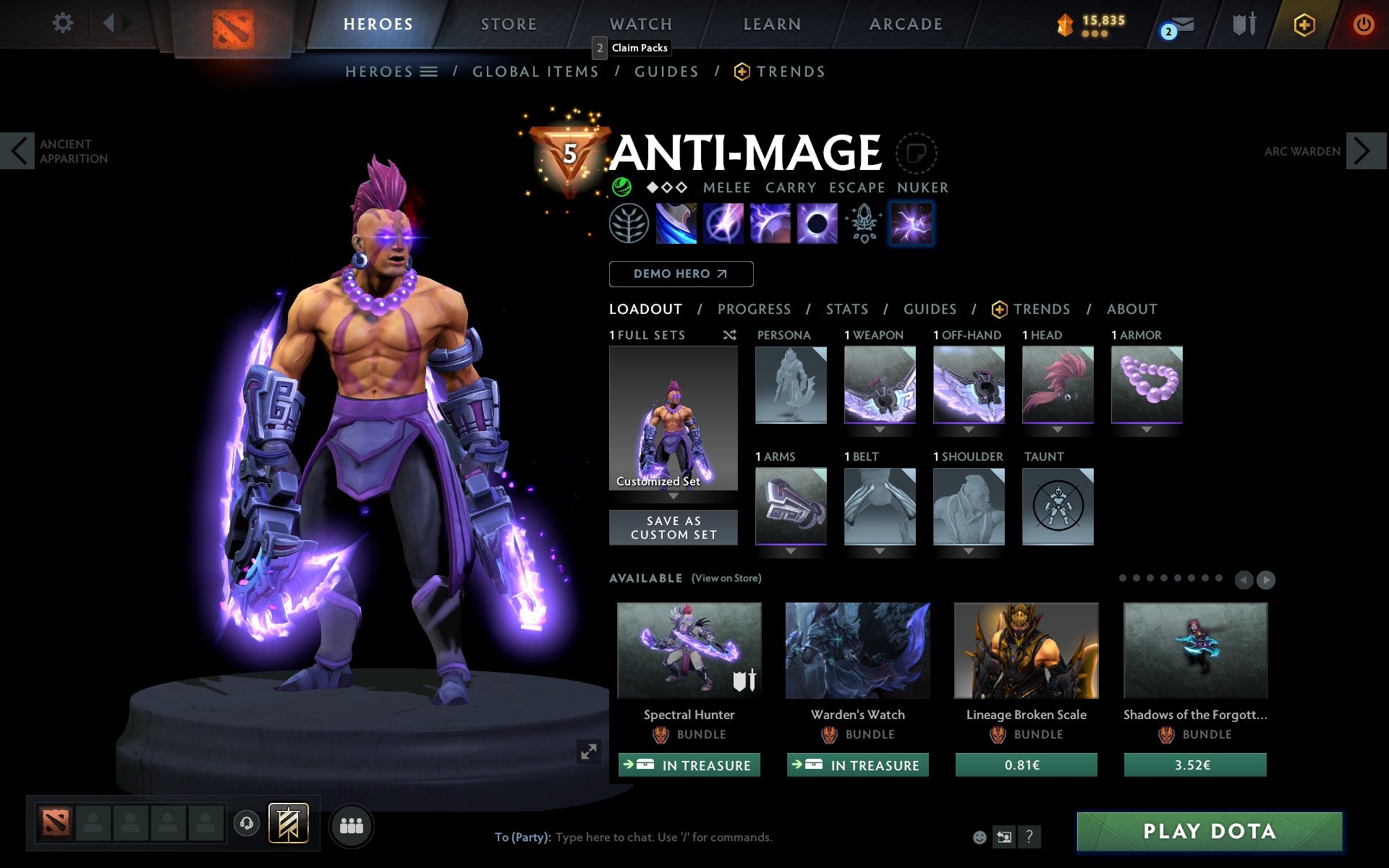This screenshot has width=1389, height=868.
Task: Open the settings gear icon
Action: coord(64,24)
